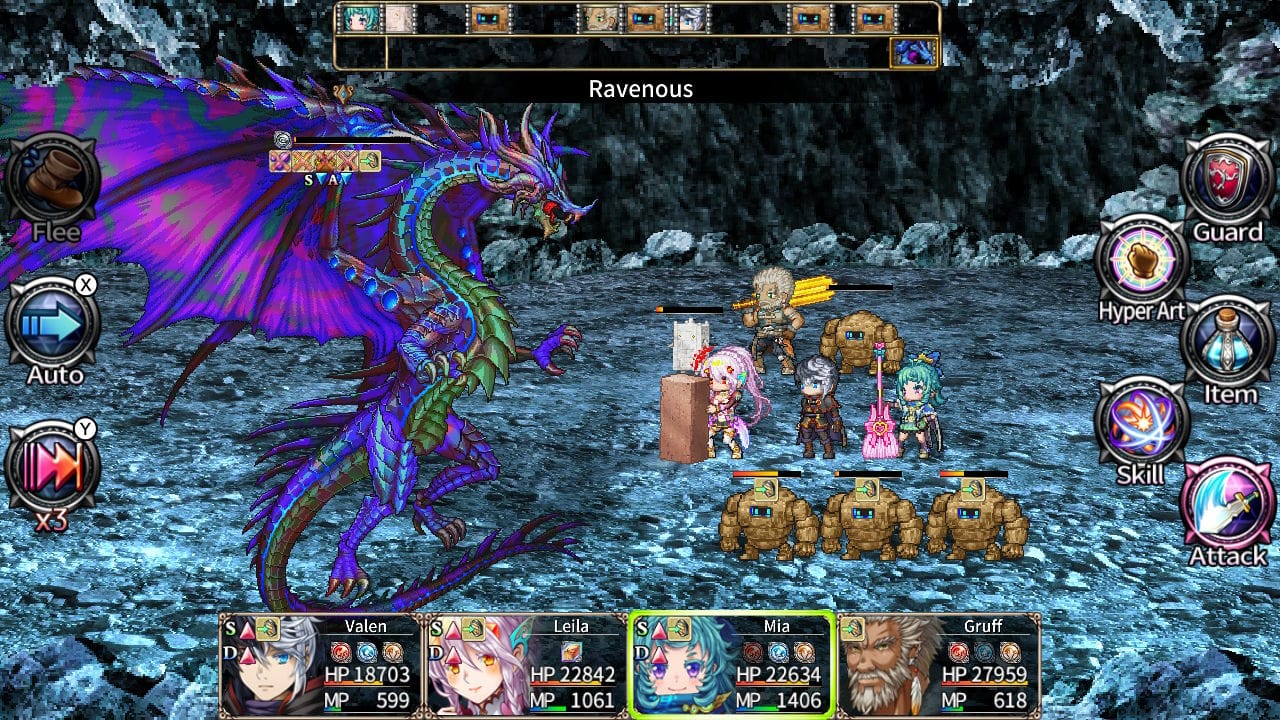The height and width of the screenshot is (720, 1280).
Task: Click the Ravenous name banner
Action: pyautogui.click(x=640, y=89)
